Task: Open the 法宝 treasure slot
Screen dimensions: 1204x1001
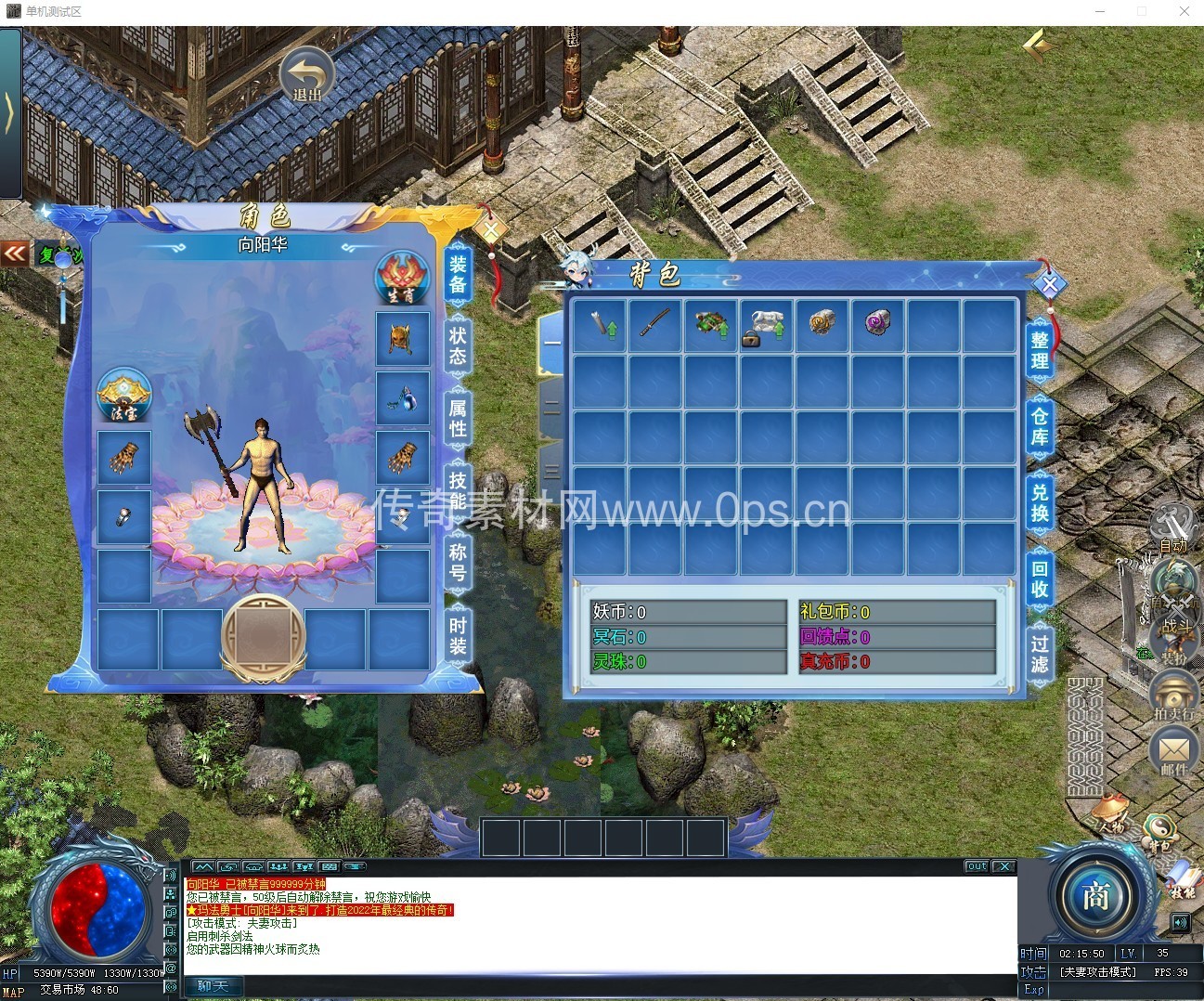Action: pyautogui.click(x=124, y=396)
